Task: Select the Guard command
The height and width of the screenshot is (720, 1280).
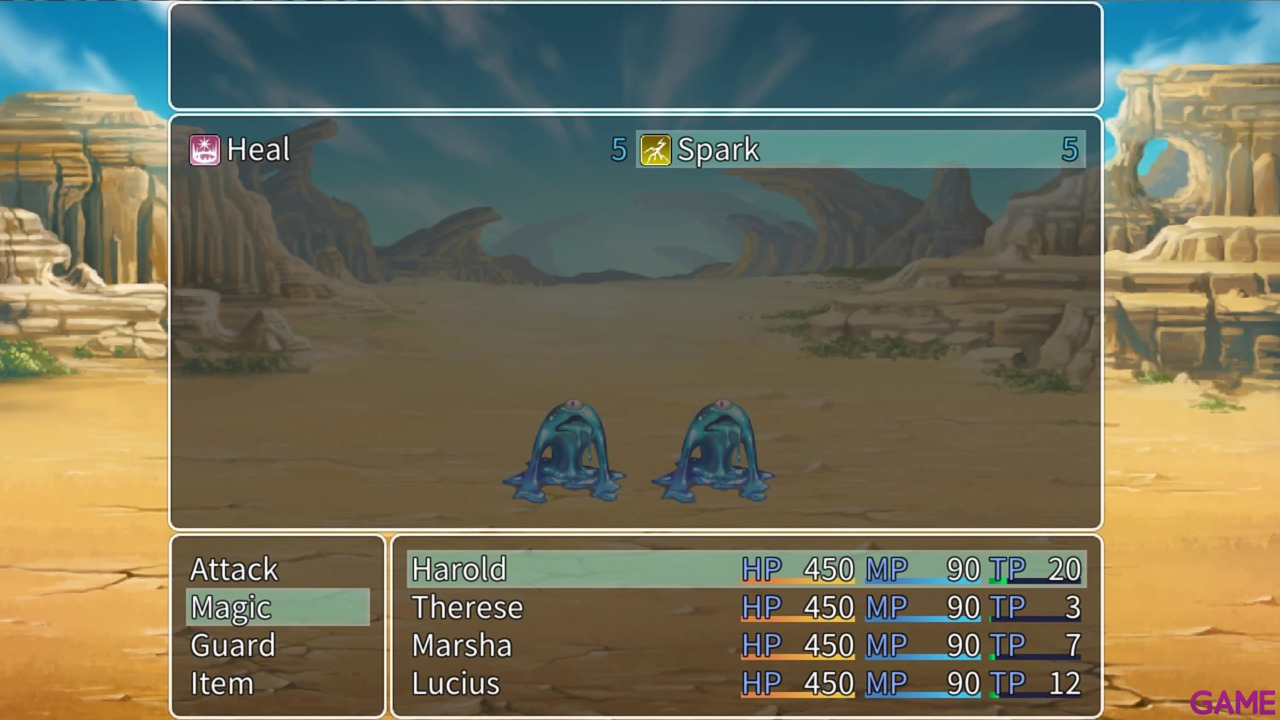Action: (x=233, y=645)
